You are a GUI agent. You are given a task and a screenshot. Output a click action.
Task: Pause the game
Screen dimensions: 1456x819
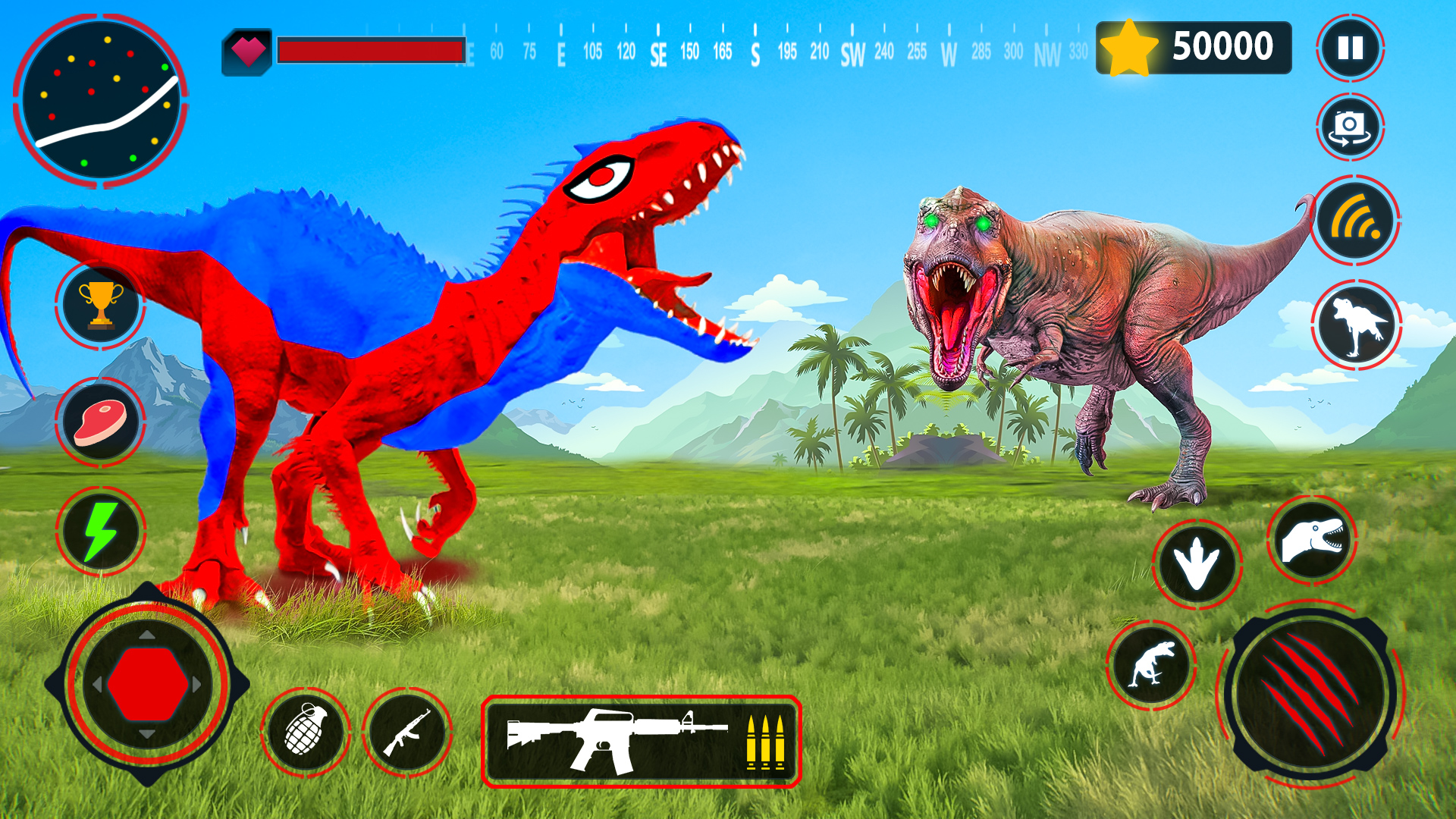point(1350,48)
